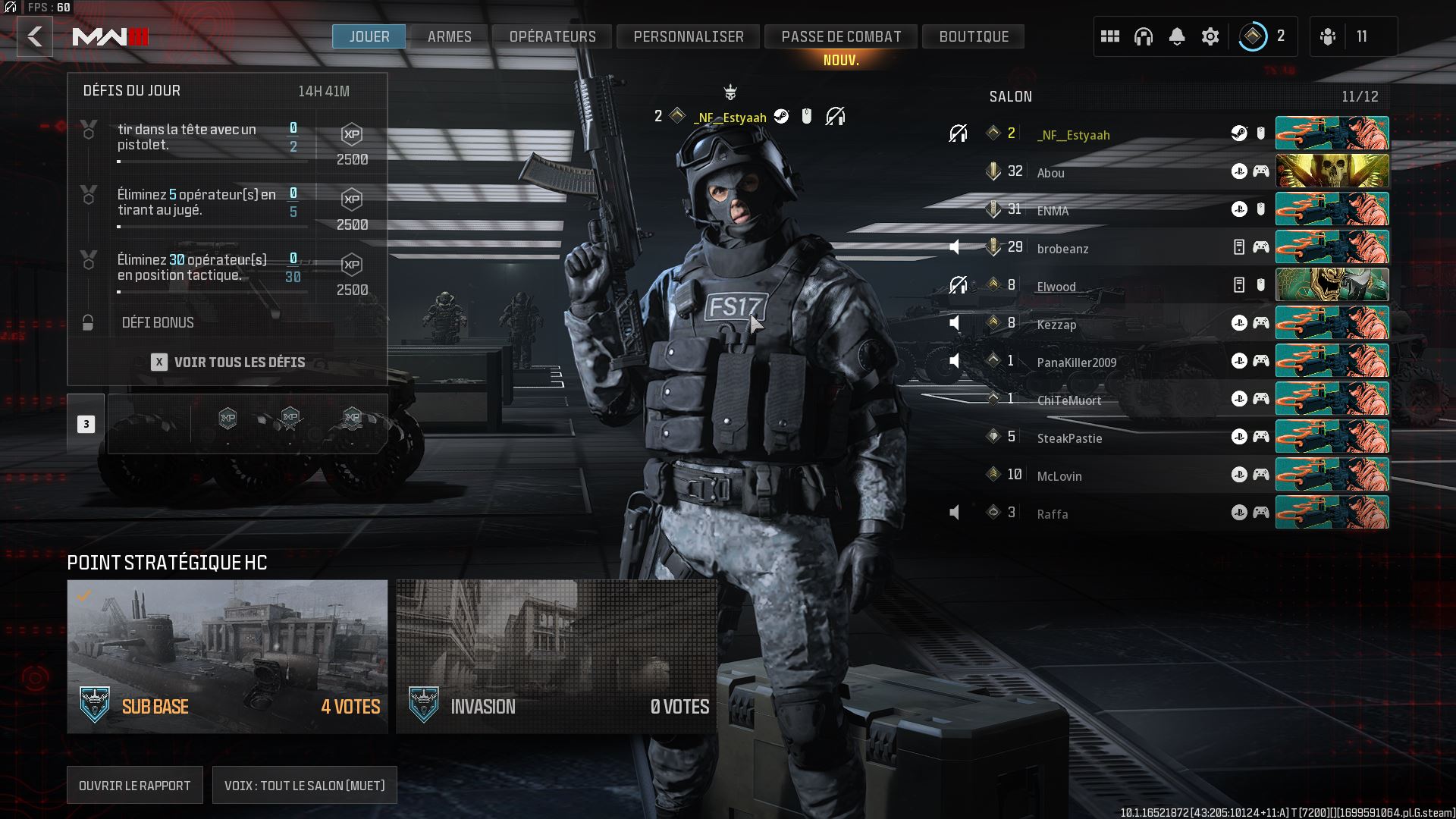Choose McLovin's row in the salon list
The height and width of the screenshot is (819, 1456).
(x=1059, y=476)
